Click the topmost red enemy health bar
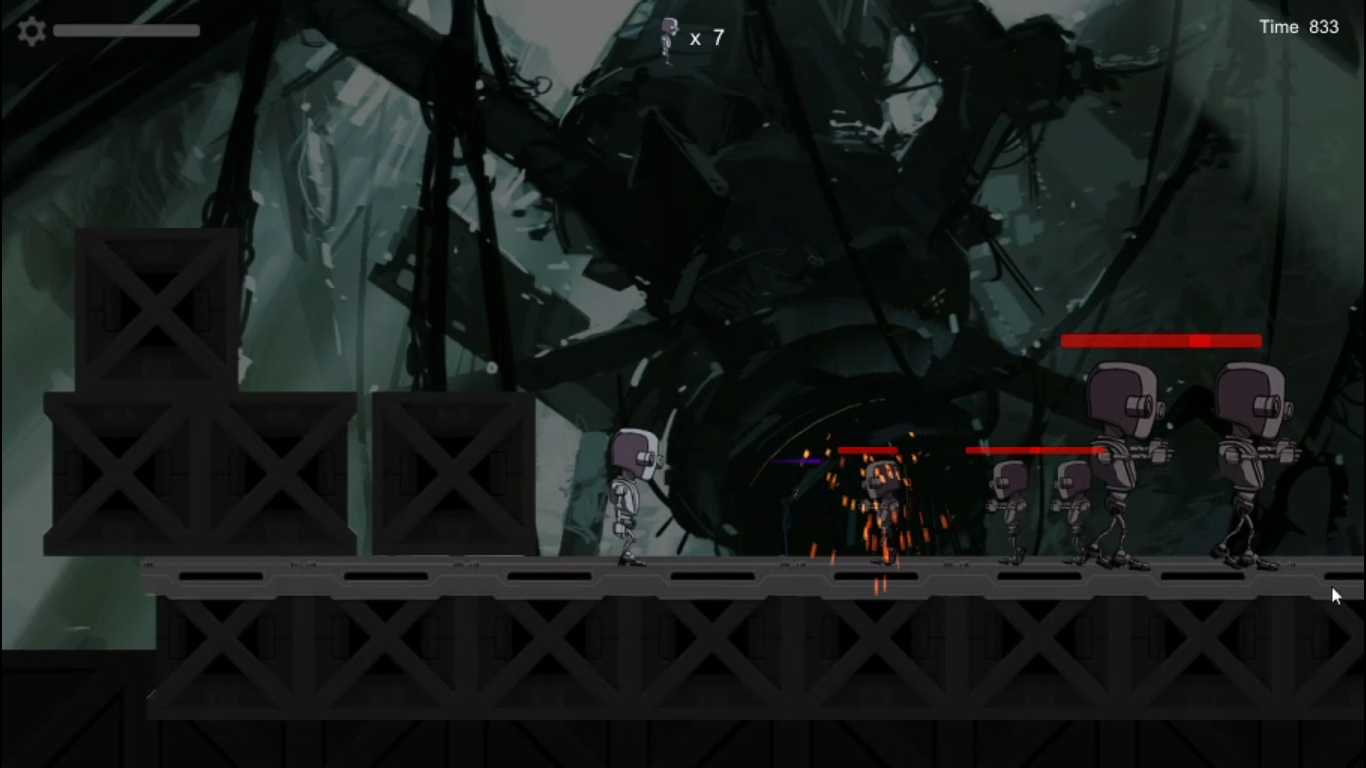Viewport: 1366px width, 768px height. (1160, 341)
